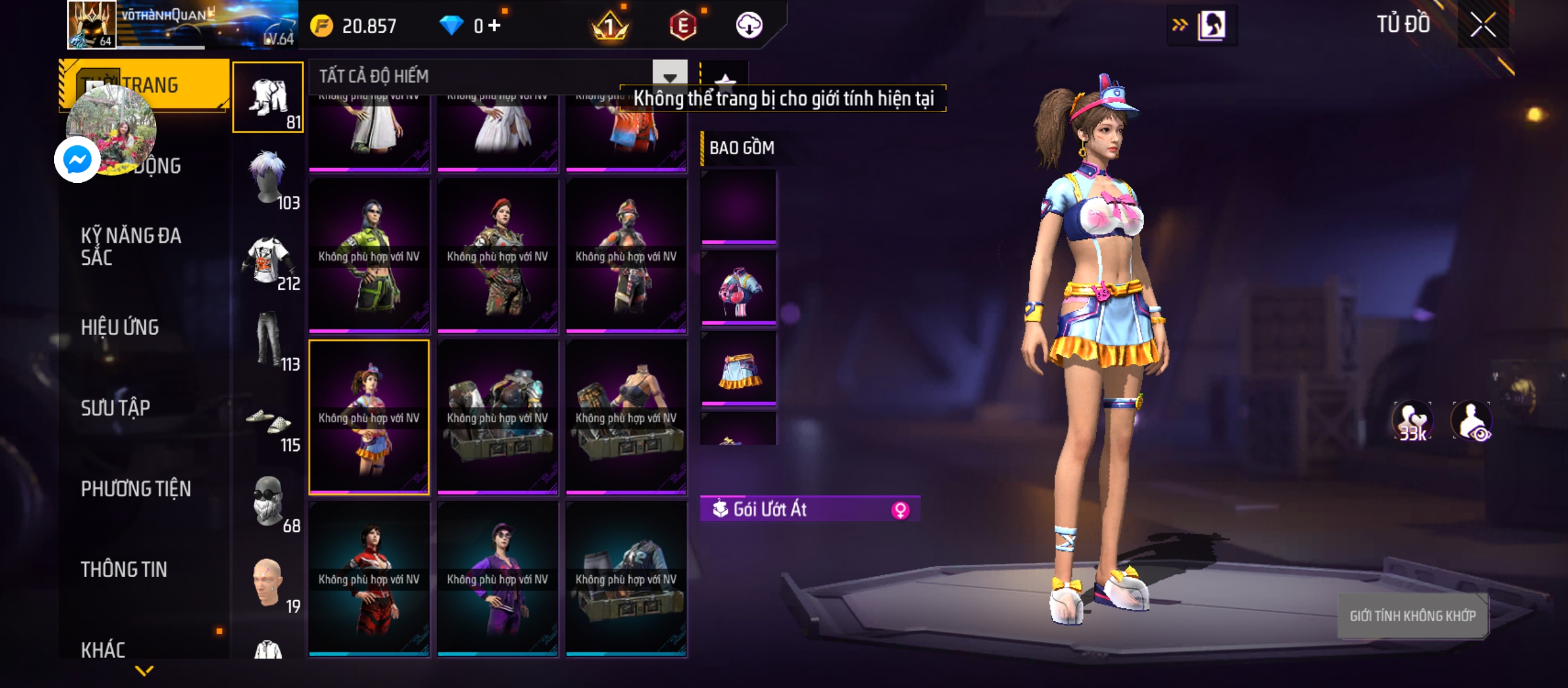Open the Tất Cả Độ Hiếm rarity dropdown

[x=669, y=77]
